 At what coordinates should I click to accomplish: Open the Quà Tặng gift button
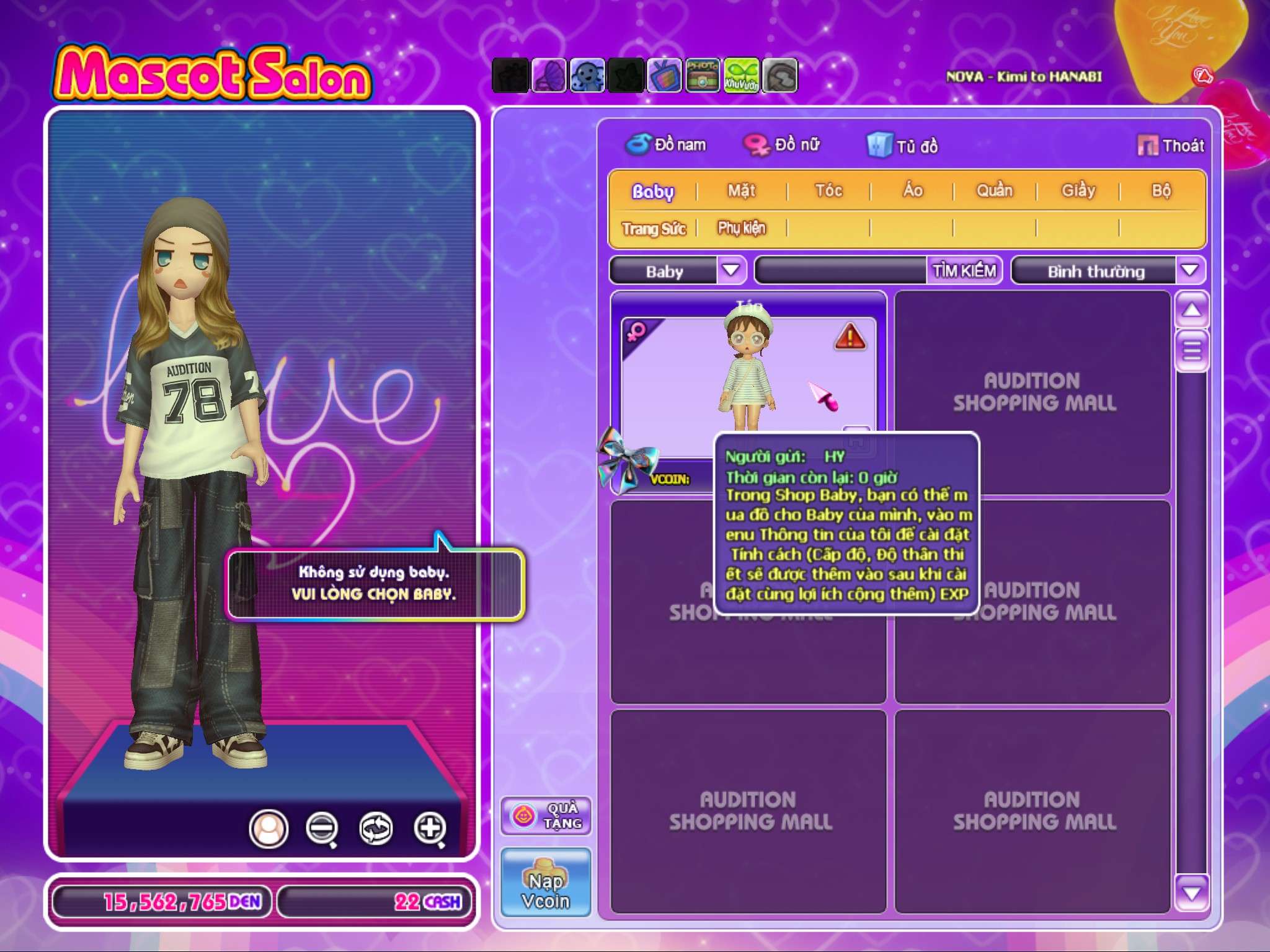click(546, 816)
